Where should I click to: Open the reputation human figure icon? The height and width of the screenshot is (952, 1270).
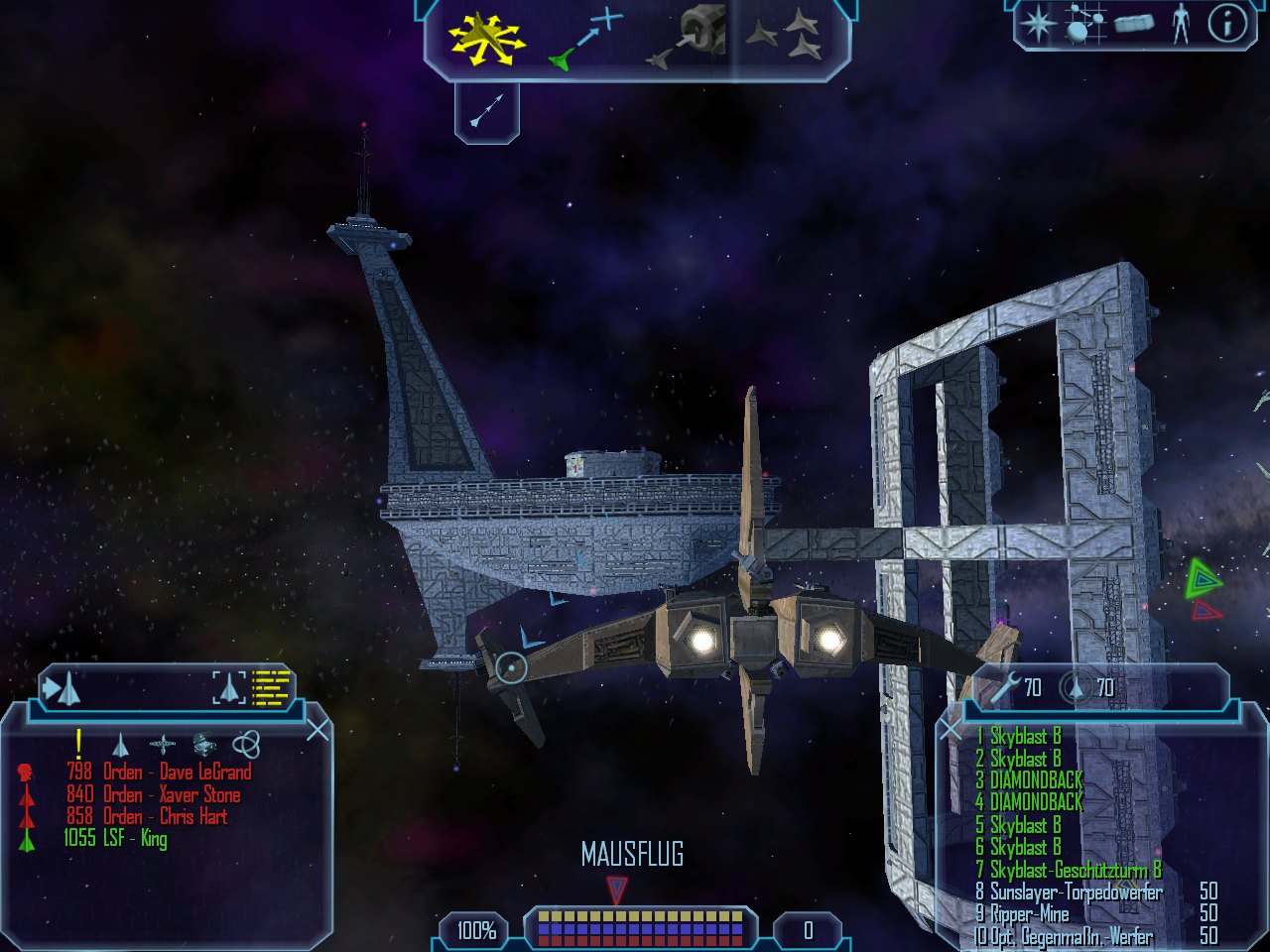[x=1180, y=23]
